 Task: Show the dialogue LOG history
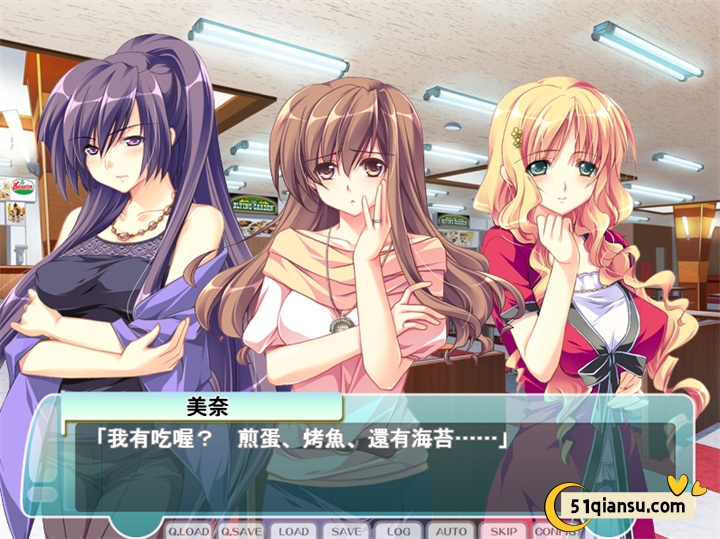[x=399, y=531]
